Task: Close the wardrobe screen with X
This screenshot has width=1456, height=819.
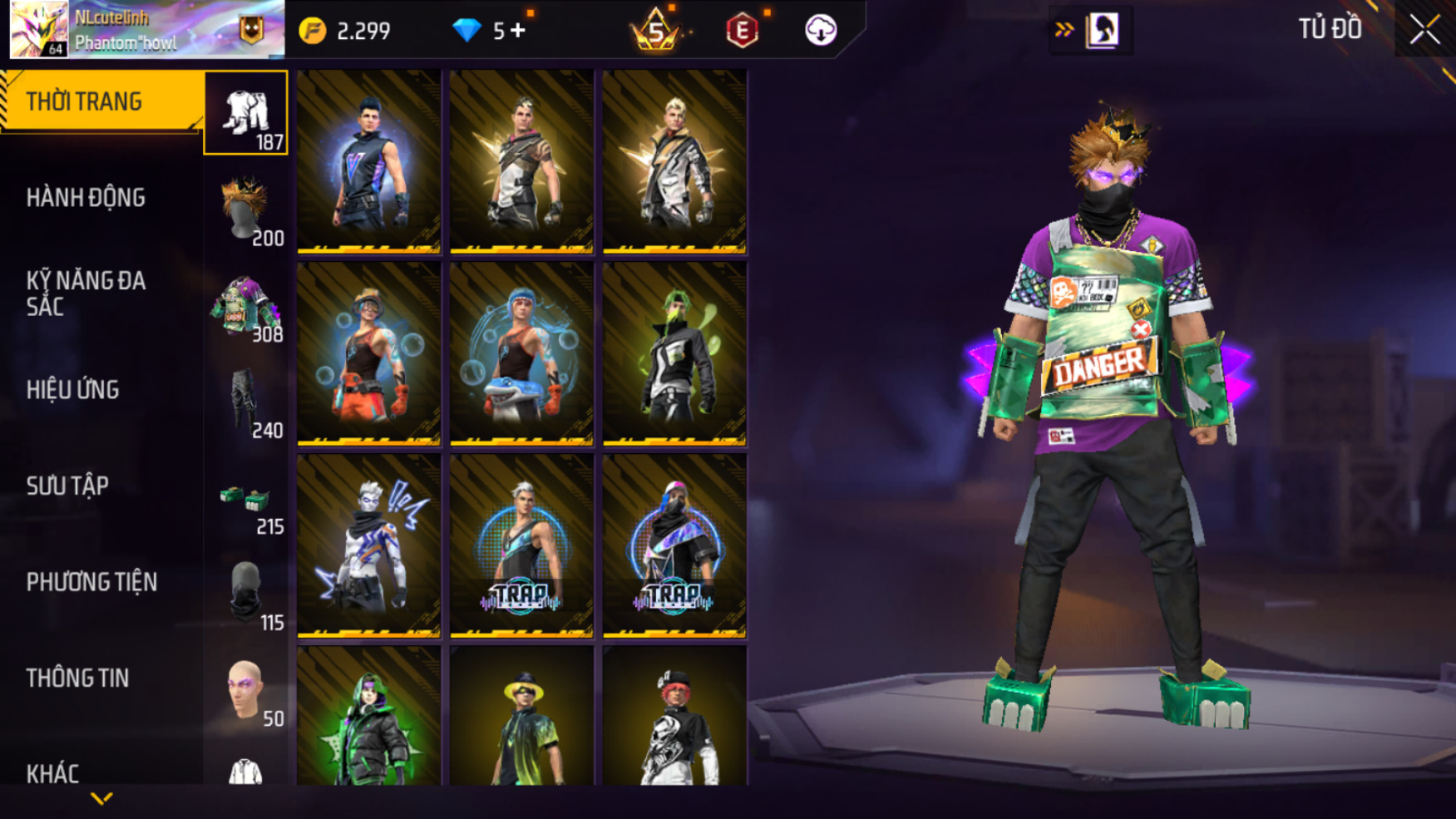Action: (1424, 30)
